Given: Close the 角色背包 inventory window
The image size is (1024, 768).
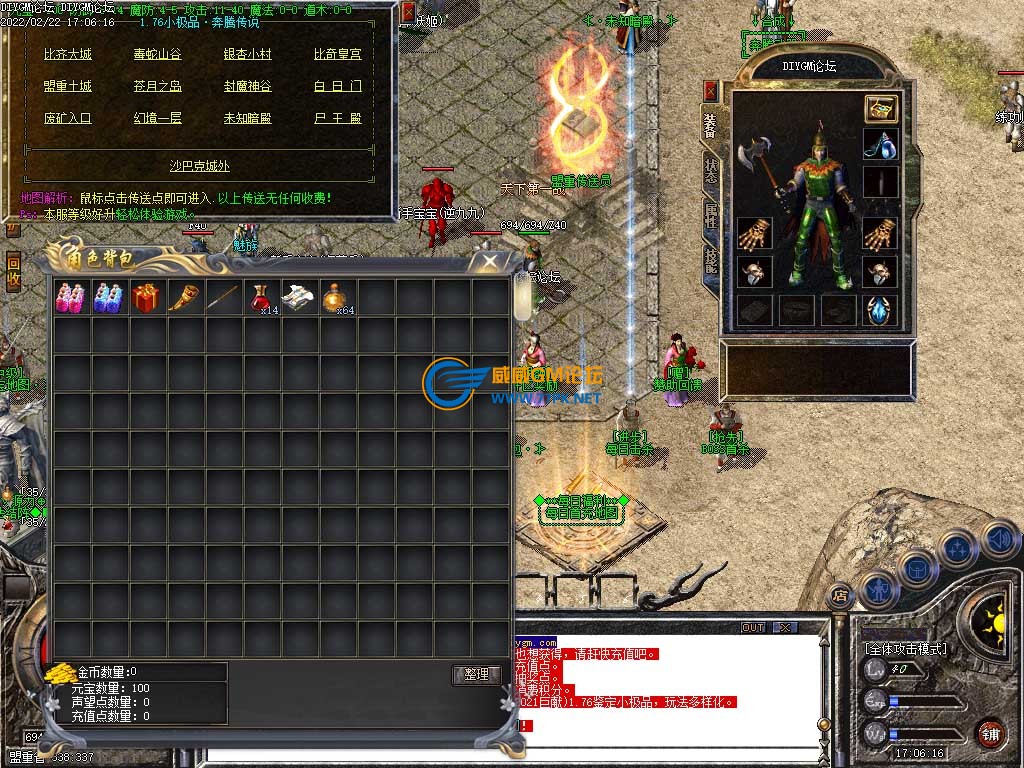Looking at the screenshot, I should [x=489, y=262].
